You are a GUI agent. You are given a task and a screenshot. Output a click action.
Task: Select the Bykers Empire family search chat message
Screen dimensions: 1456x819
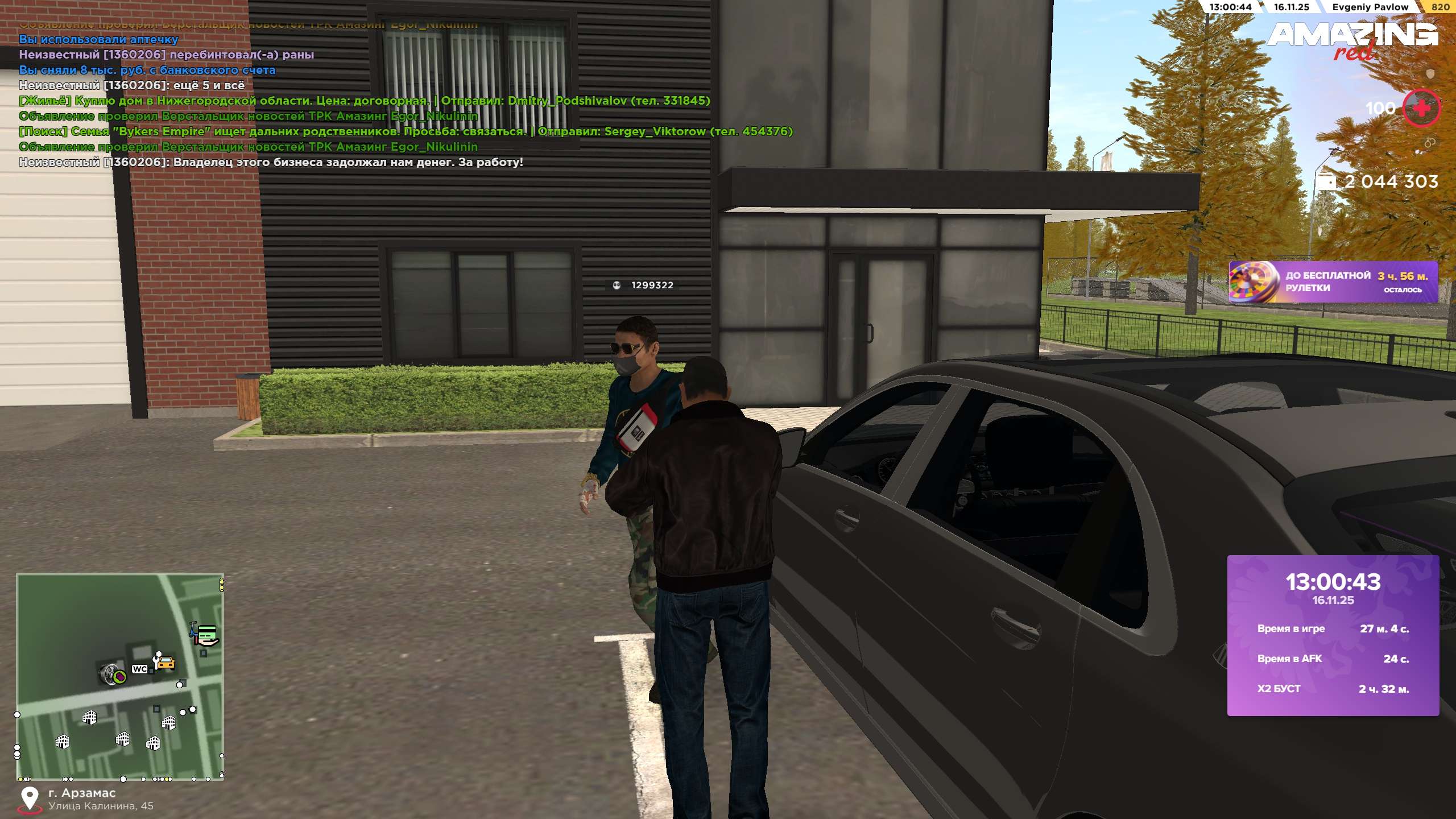(405, 131)
